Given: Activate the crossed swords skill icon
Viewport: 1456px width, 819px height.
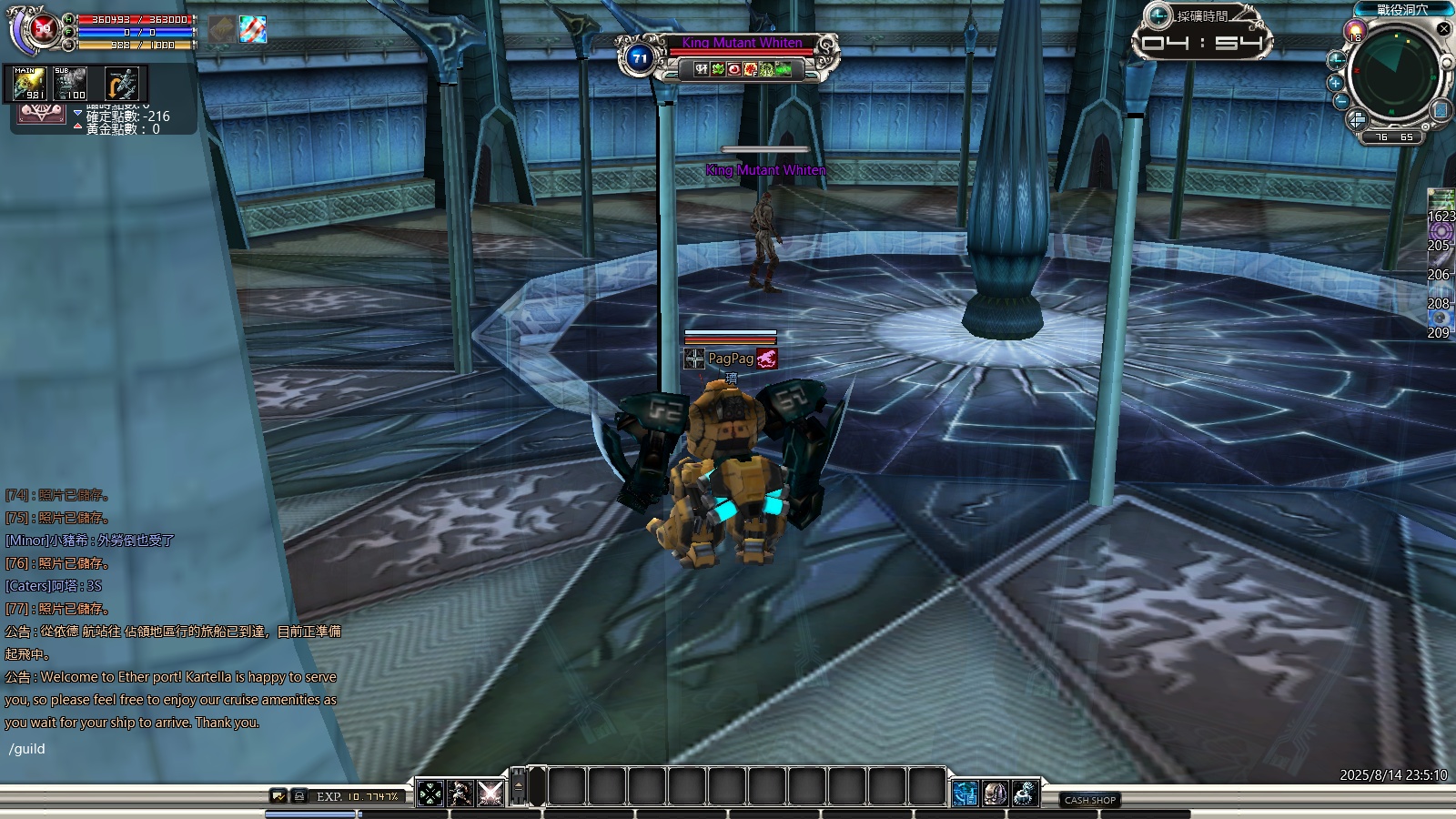Looking at the screenshot, I should (x=490, y=794).
